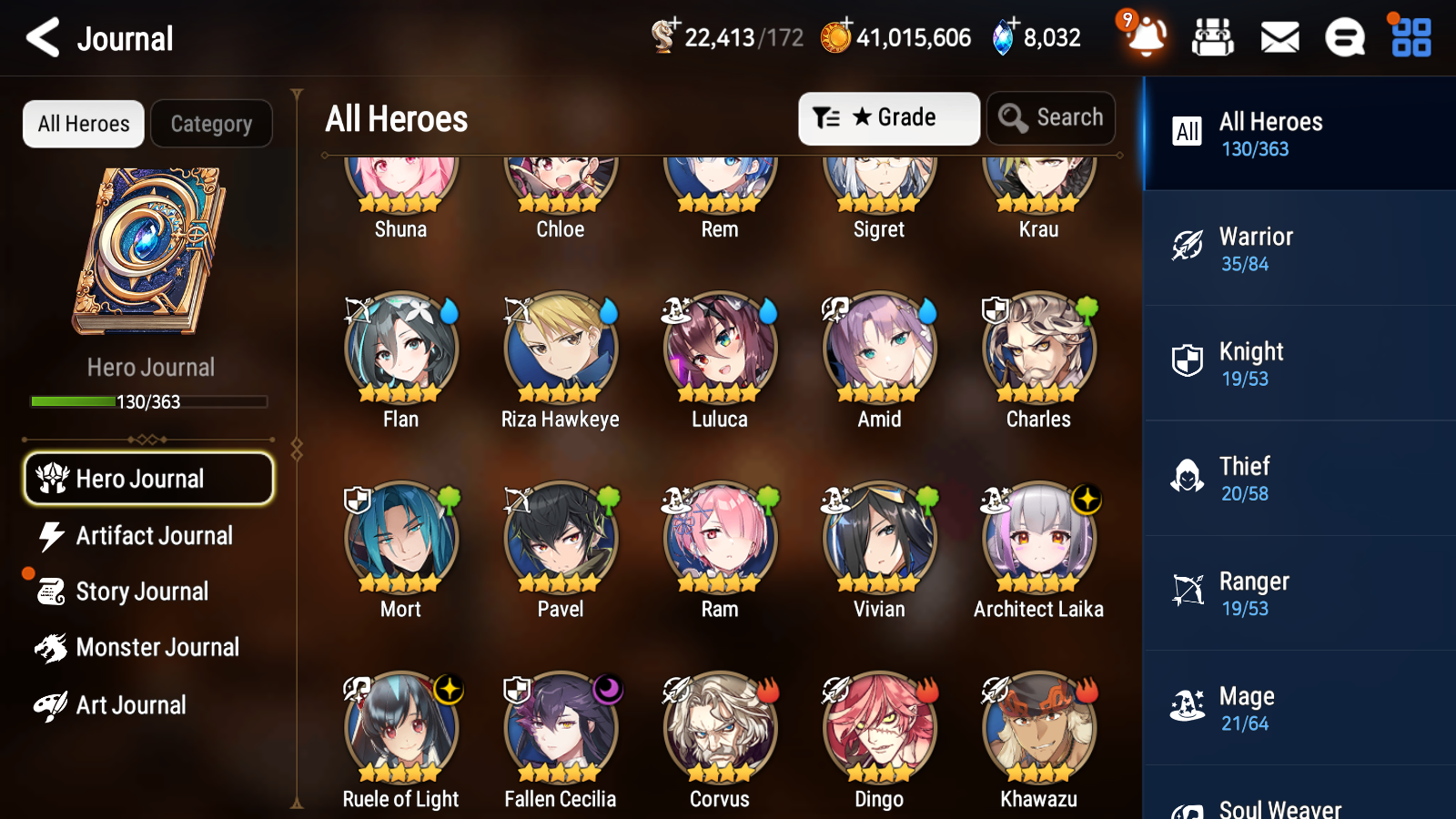
Task: Open the Search function
Action: pyautogui.click(x=1050, y=117)
